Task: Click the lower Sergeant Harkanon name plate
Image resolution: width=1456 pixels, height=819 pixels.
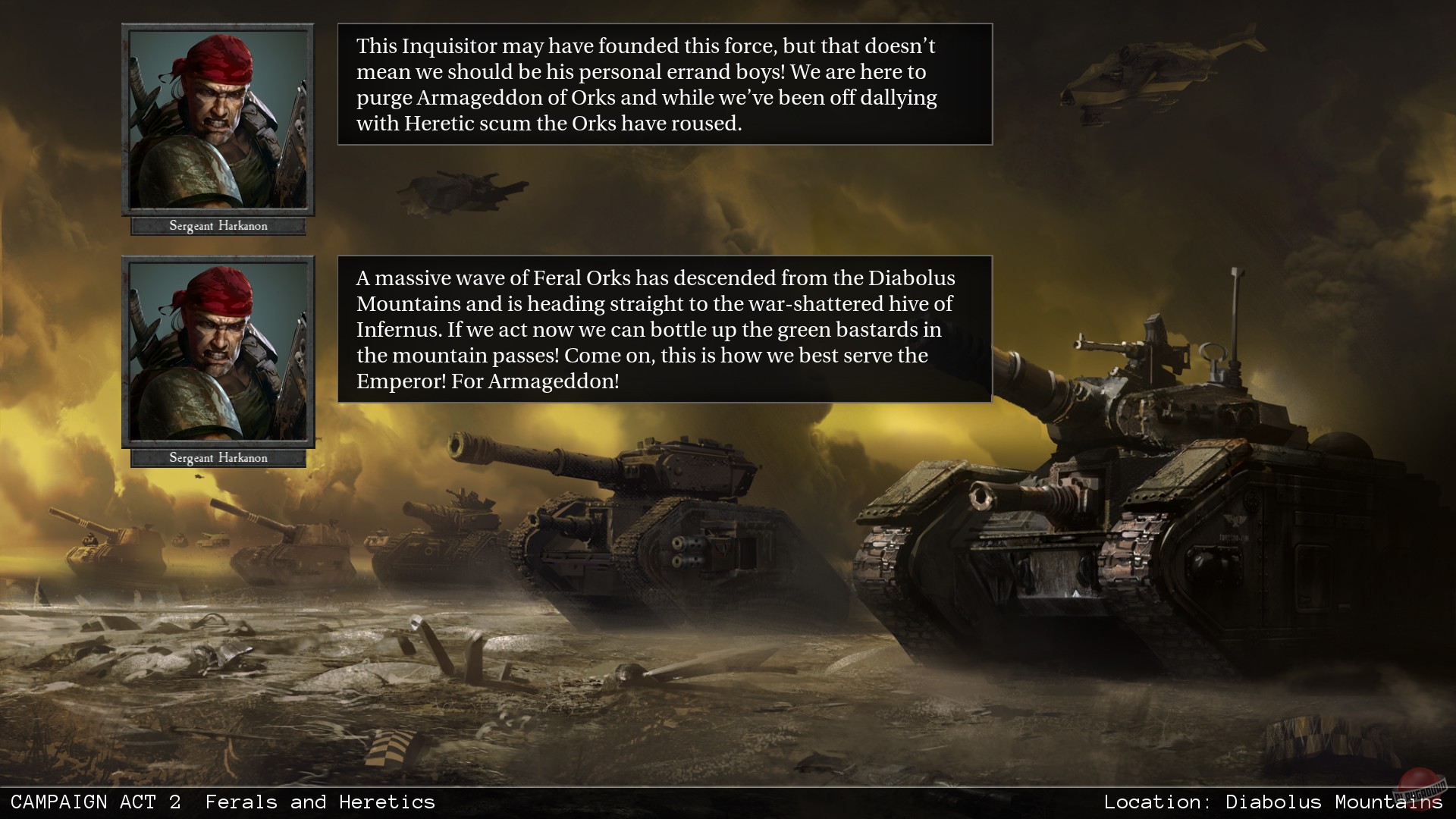Action: (x=218, y=457)
